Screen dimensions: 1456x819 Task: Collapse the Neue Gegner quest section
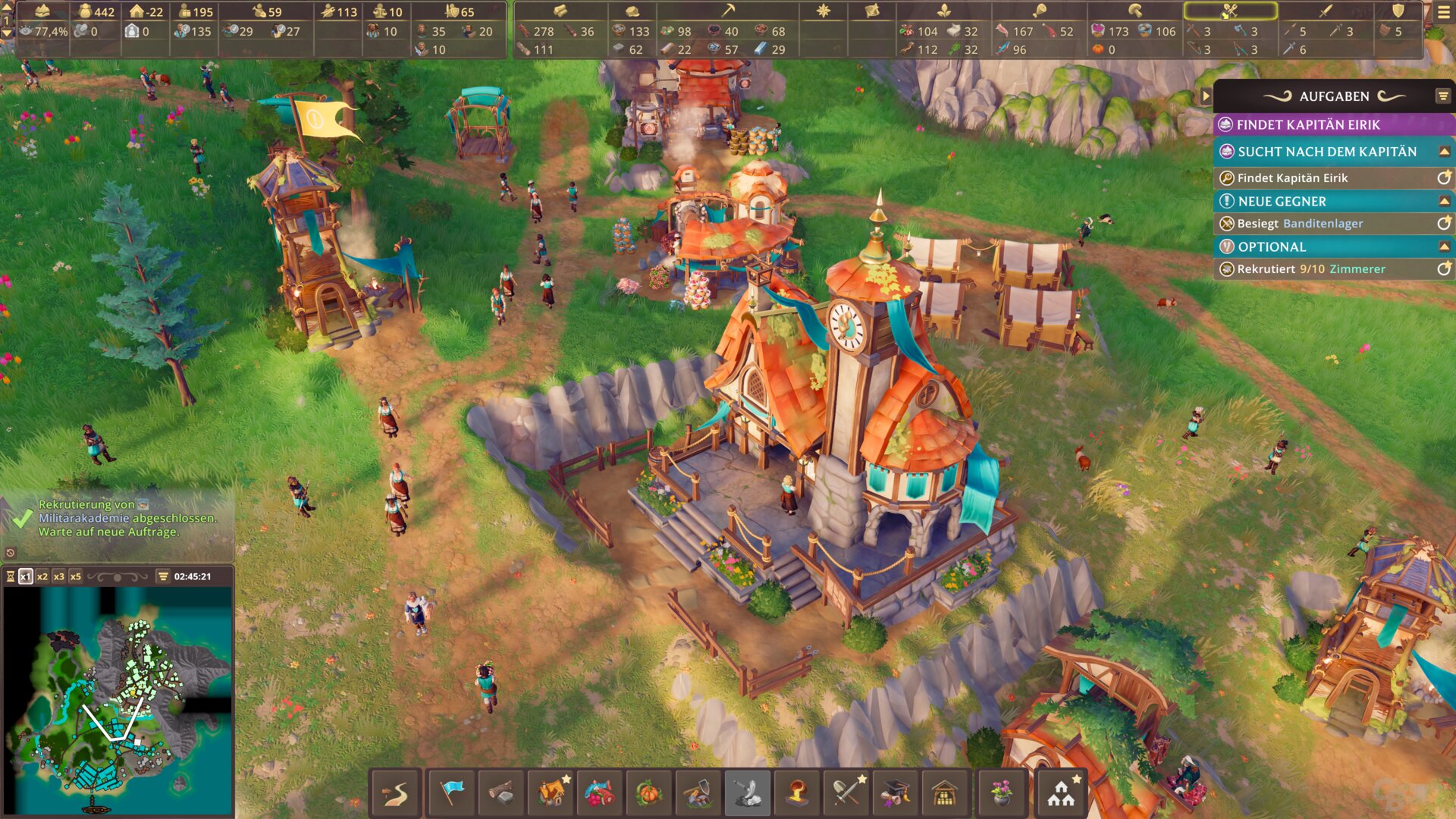(x=1444, y=201)
